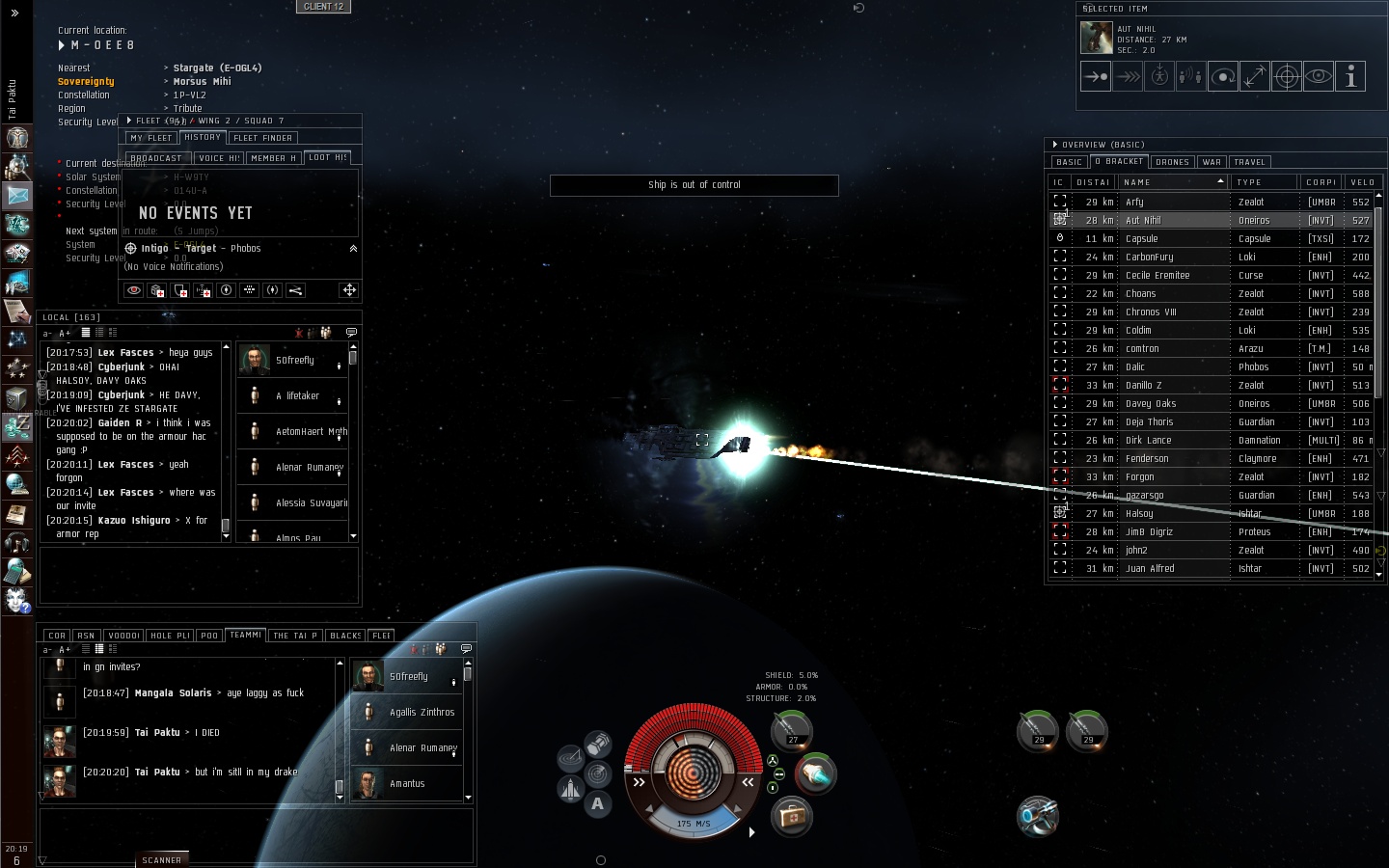Viewport: 1389px width, 868px height.
Task: Open the autopilot button marked A
Action: pyautogui.click(x=598, y=803)
